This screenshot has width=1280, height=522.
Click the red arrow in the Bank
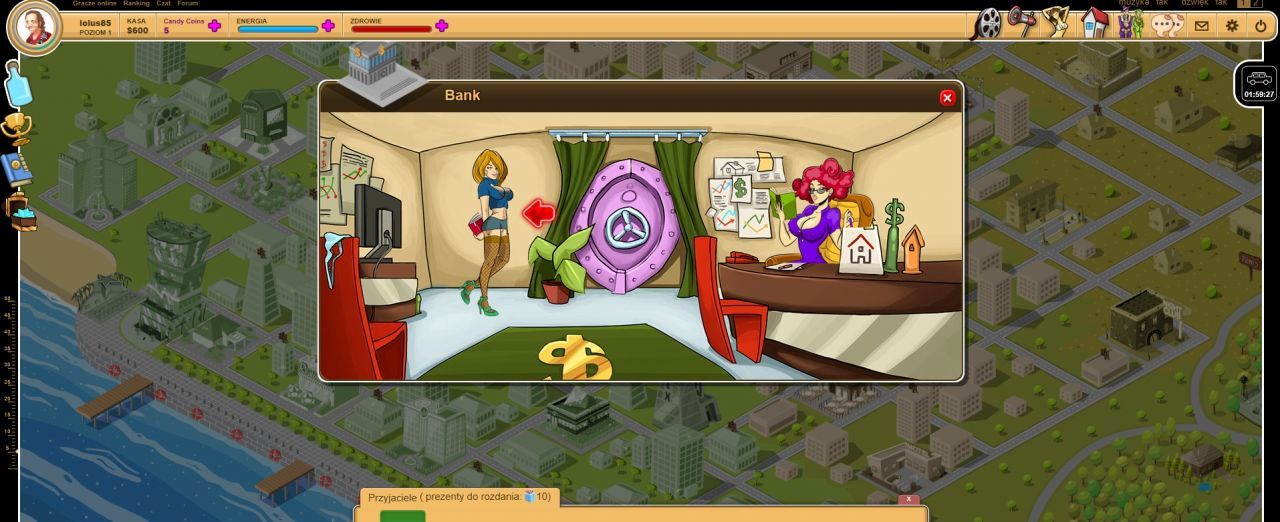[539, 212]
